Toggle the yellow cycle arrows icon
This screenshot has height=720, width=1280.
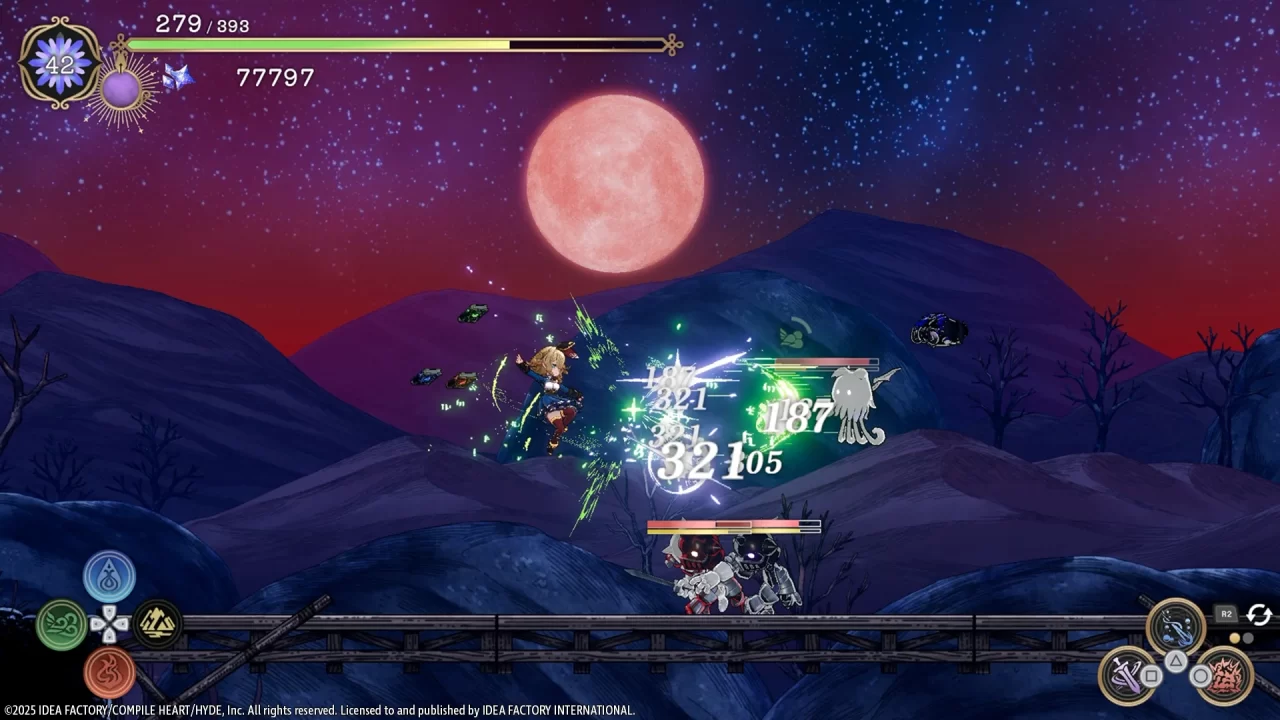point(1259,615)
